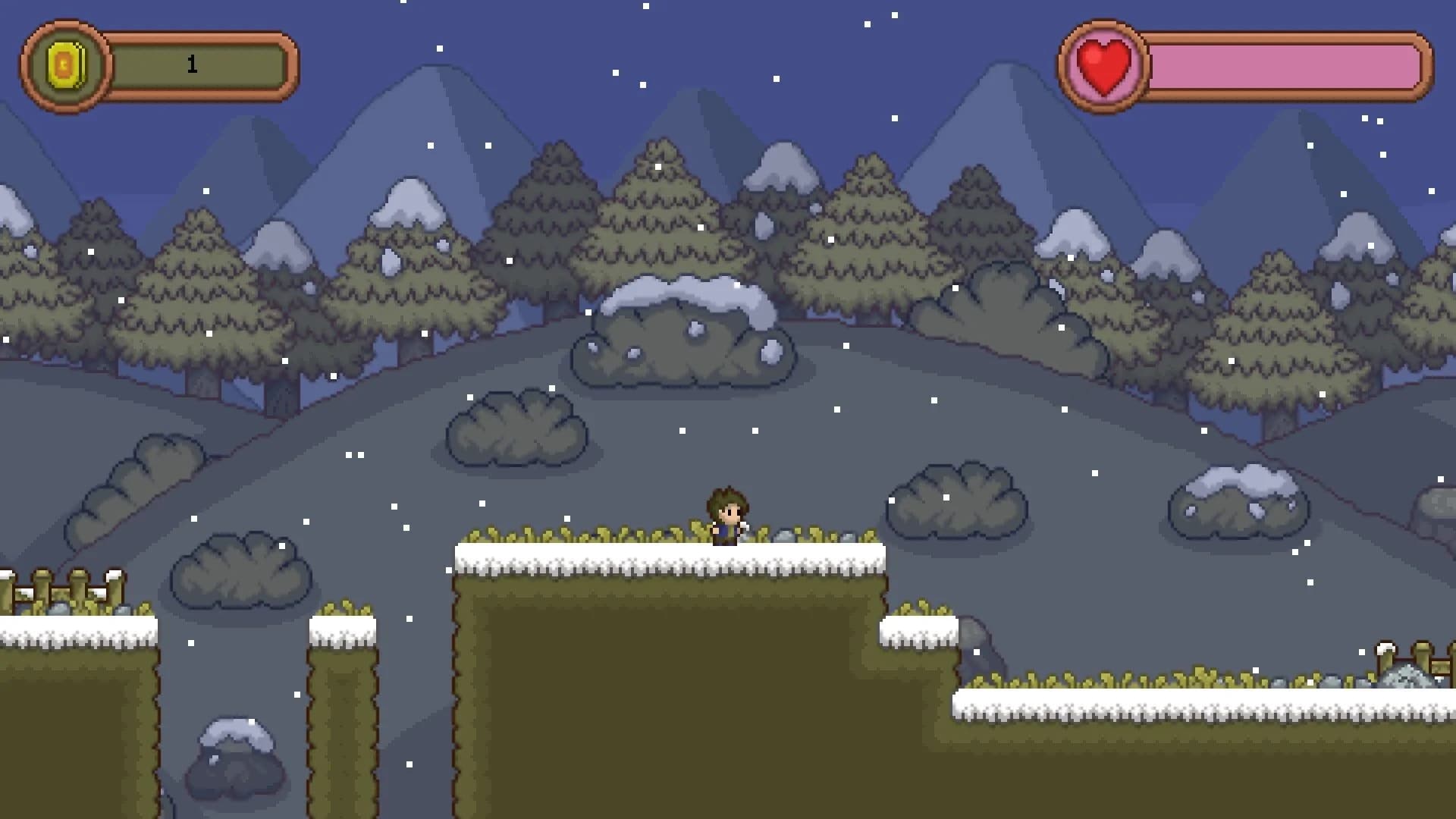Click the red heart icon on the health bar

[x=1104, y=64]
